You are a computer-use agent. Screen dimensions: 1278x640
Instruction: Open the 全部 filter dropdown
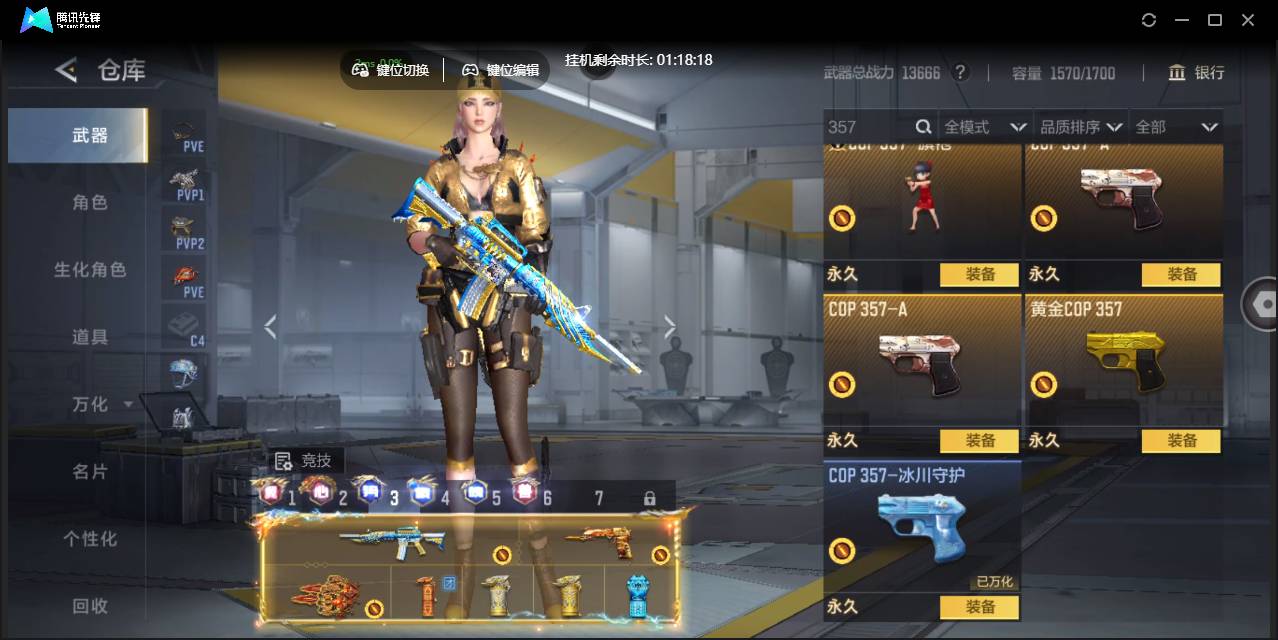click(x=1176, y=127)
